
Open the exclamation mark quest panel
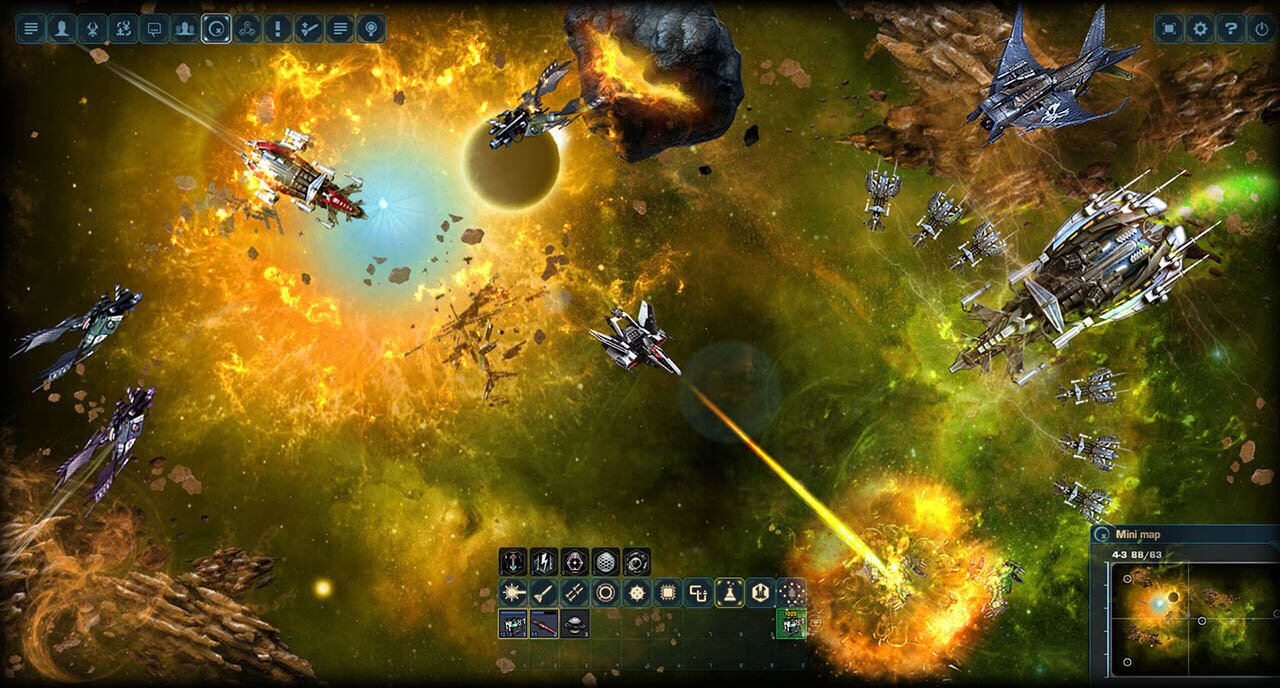pyautogui.click(x=278, y=28)
